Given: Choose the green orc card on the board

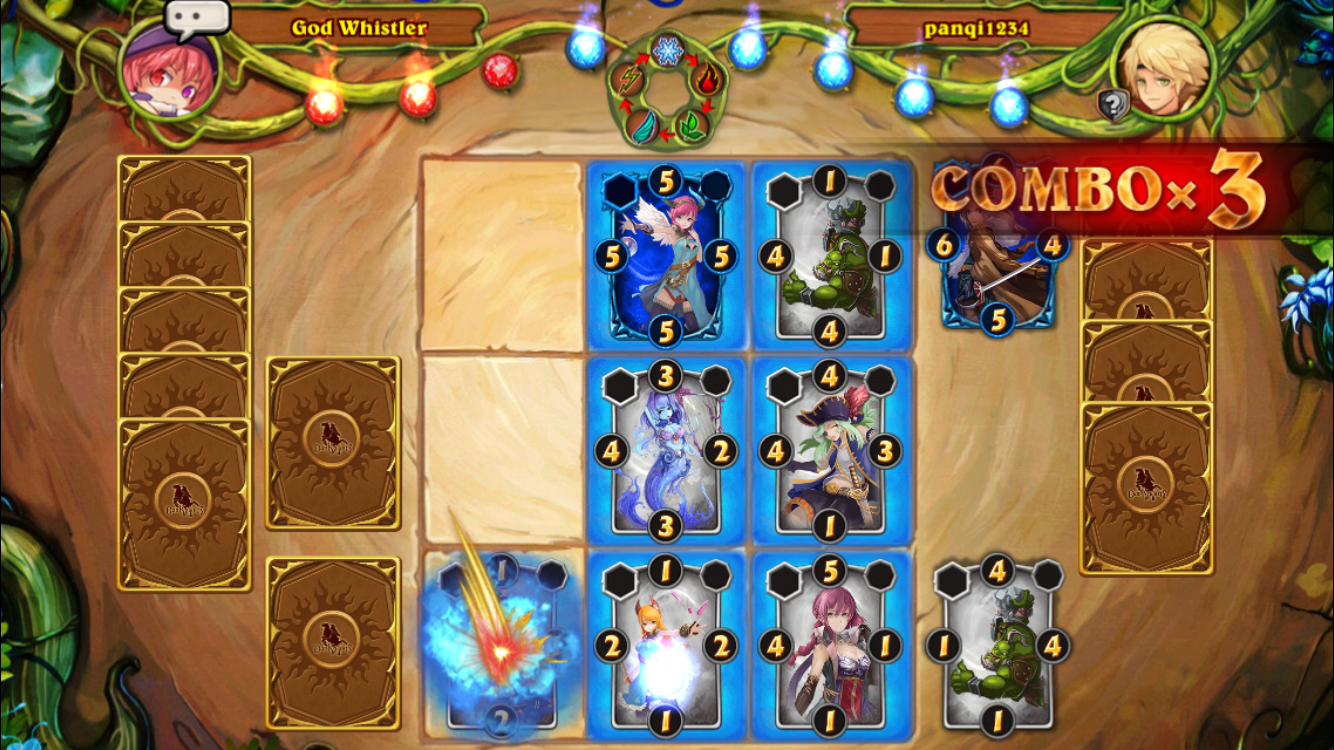Looking at the screenshot, I should pyautogui.click(x=831, y=256).
